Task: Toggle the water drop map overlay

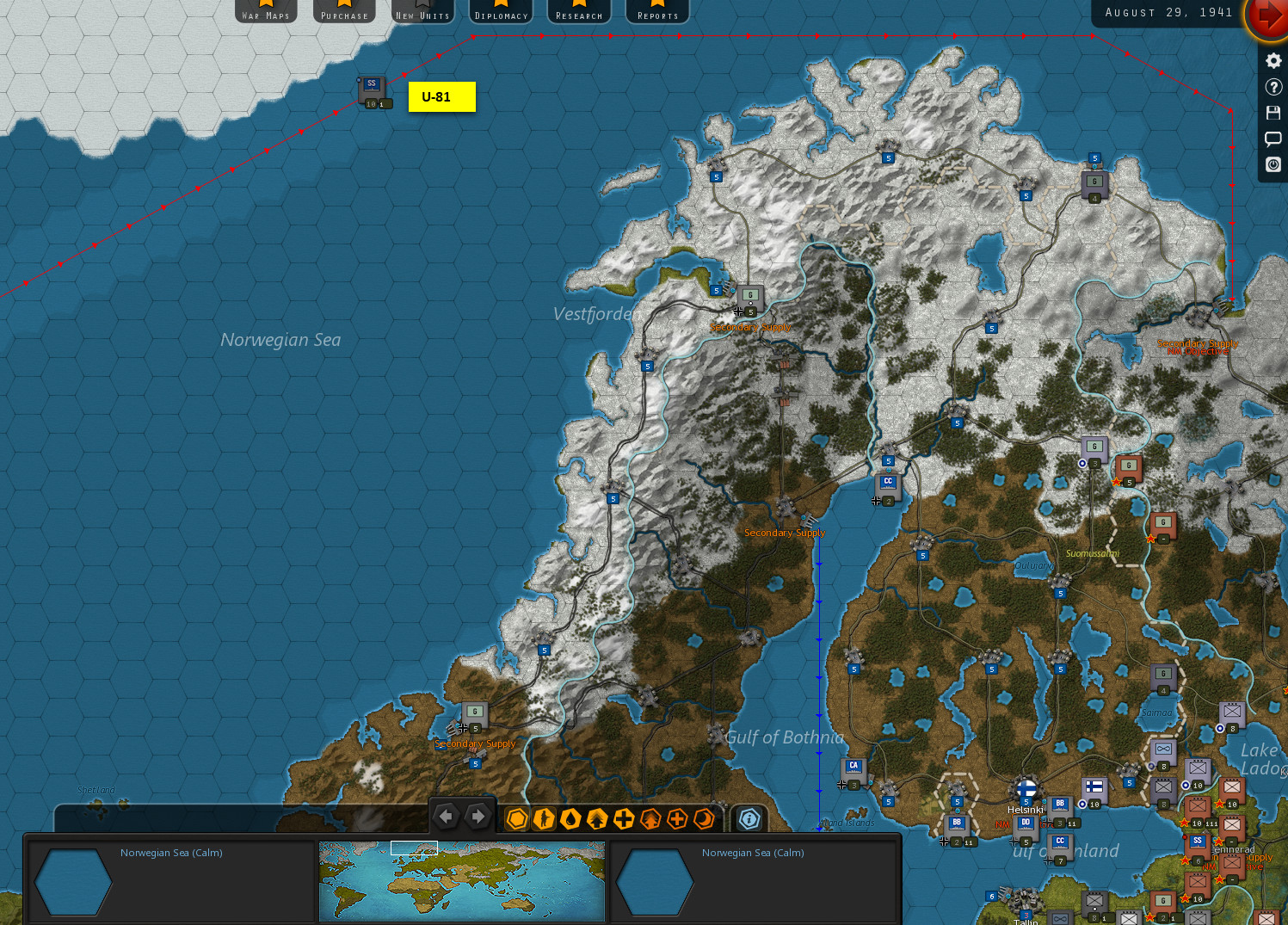Action: [570, 819]
